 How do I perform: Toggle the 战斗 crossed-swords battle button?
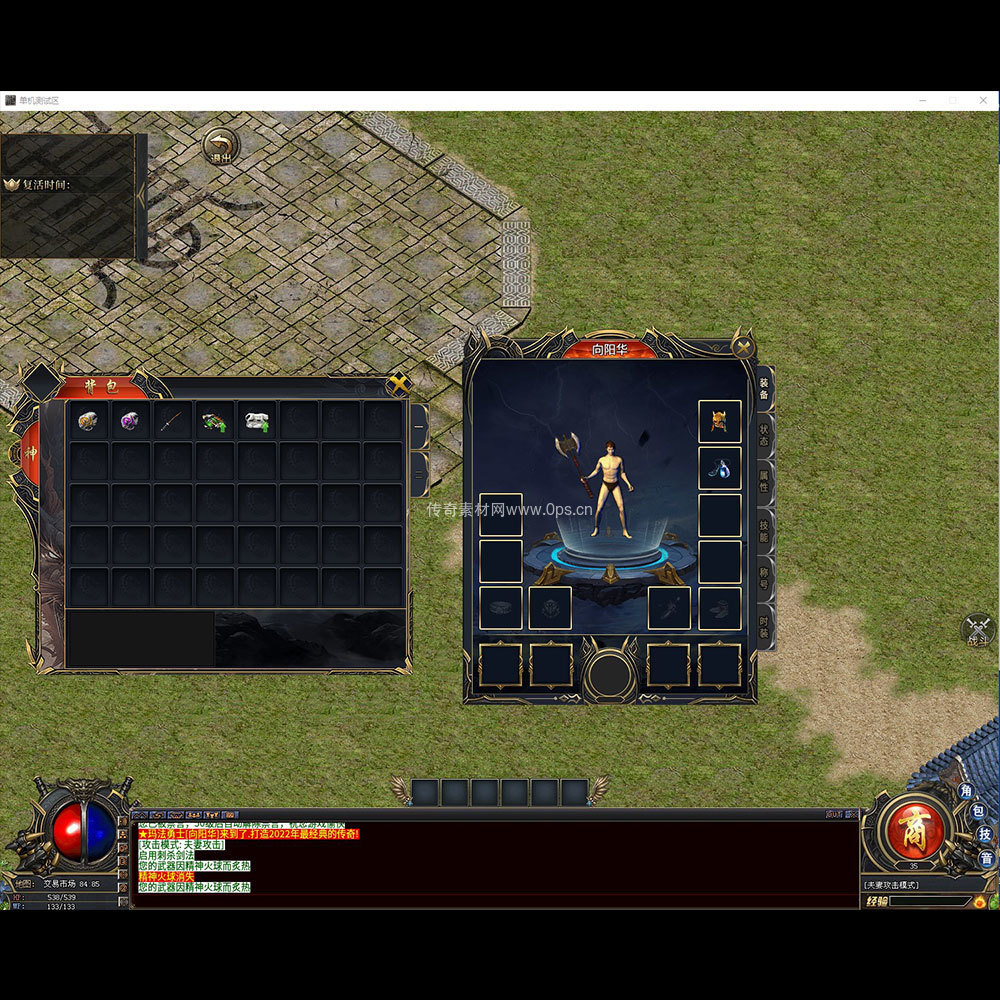977,630
